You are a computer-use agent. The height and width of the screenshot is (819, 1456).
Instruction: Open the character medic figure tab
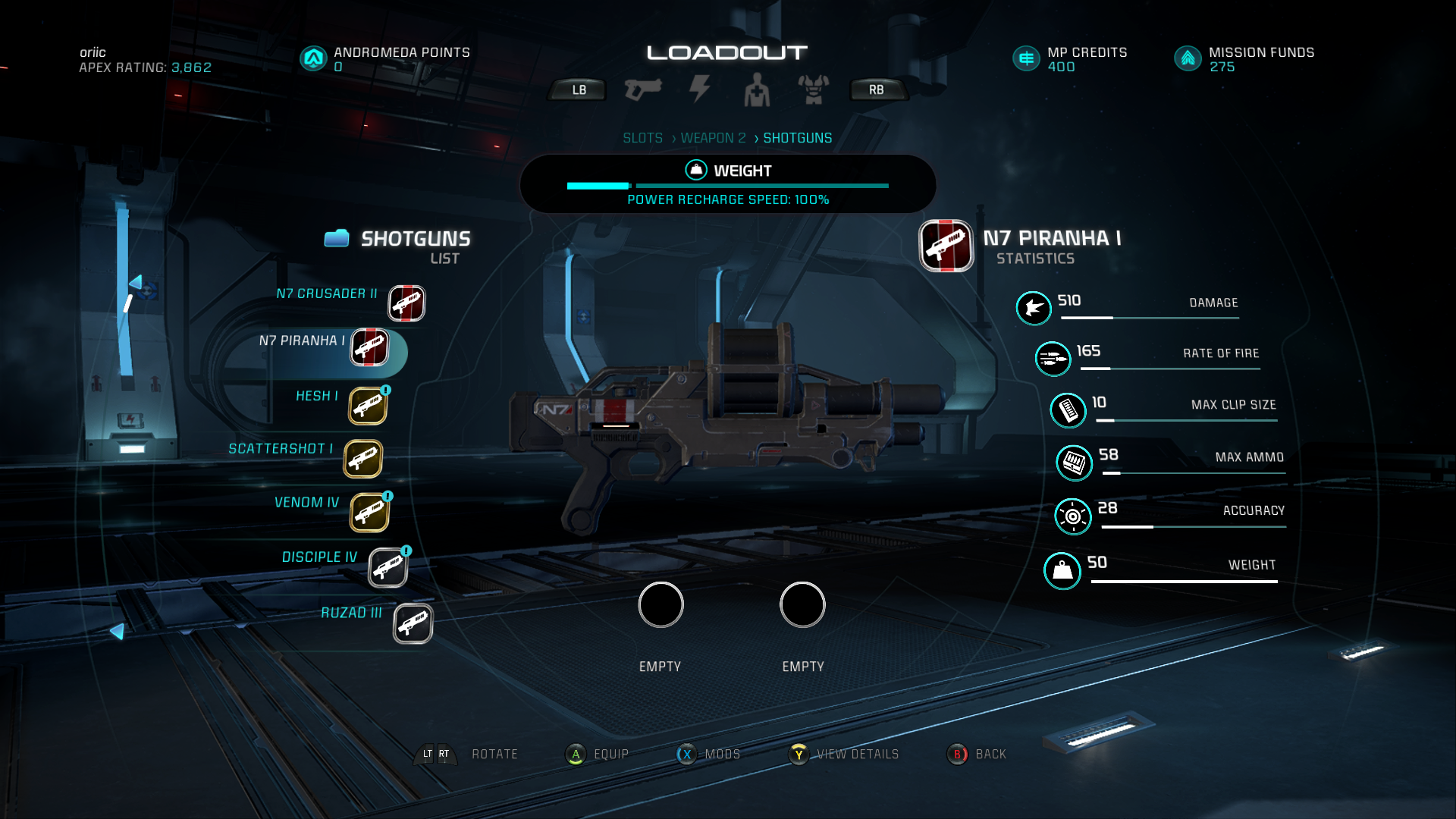(x=756, y=90)
